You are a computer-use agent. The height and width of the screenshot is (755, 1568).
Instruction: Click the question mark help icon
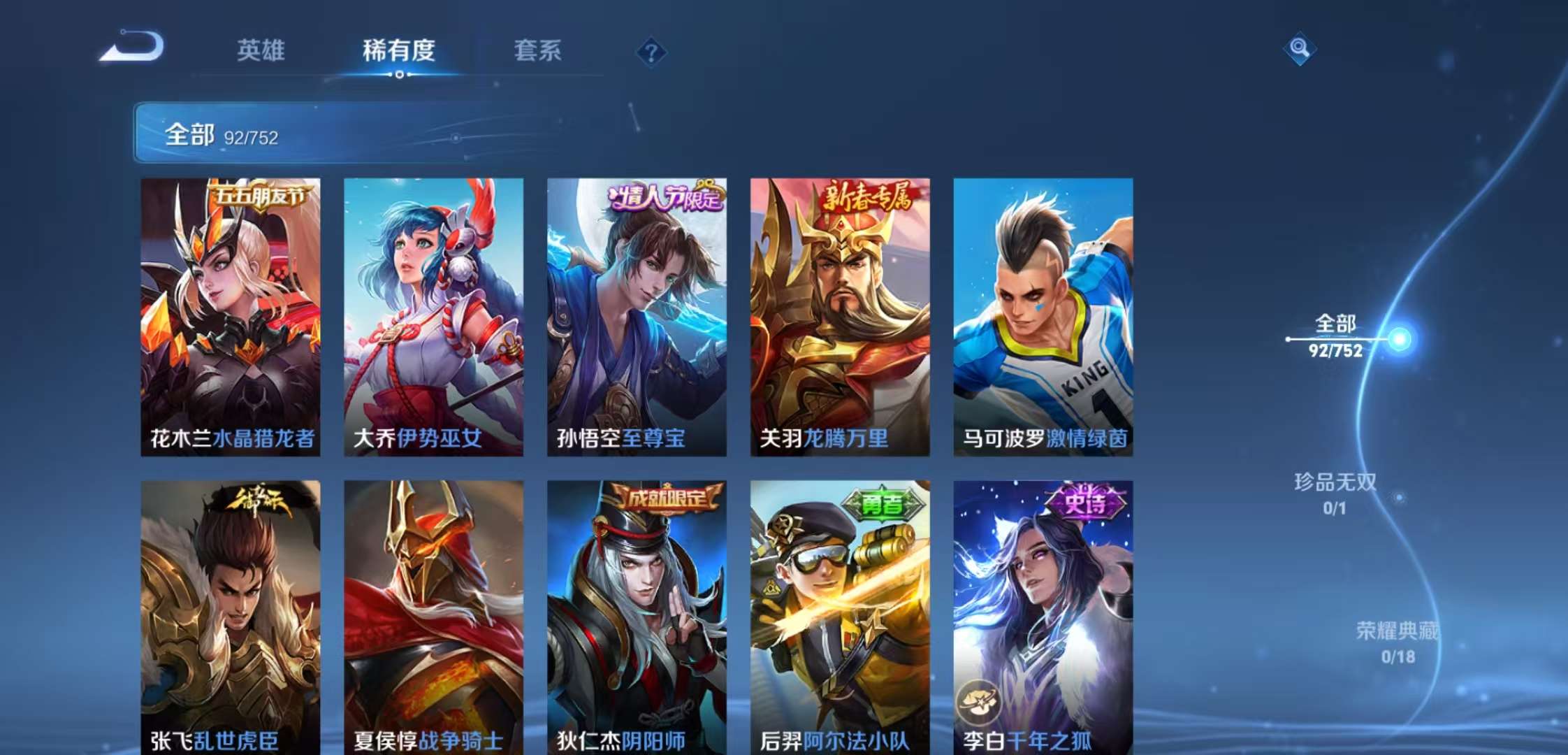coord(650,50)
